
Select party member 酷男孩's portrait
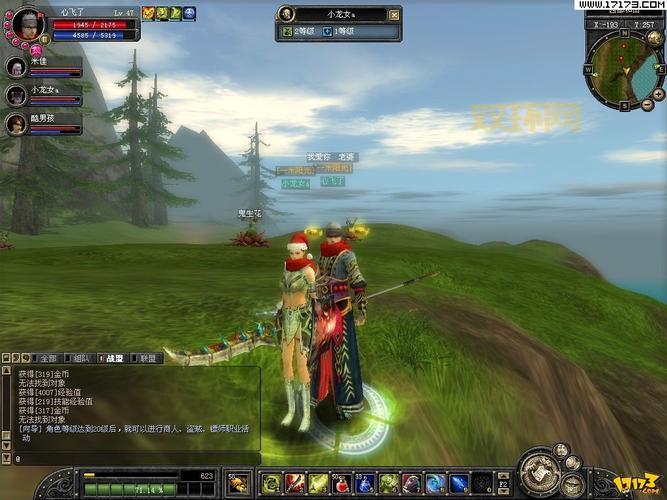click(x=16, y=123)
